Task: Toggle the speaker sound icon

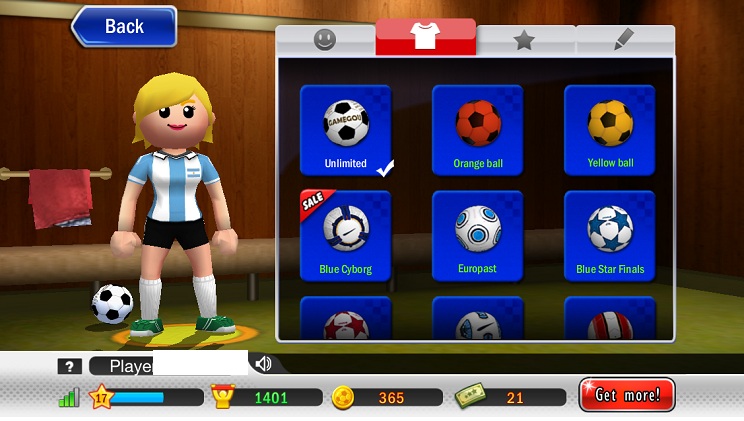Action: click(263, 364)
